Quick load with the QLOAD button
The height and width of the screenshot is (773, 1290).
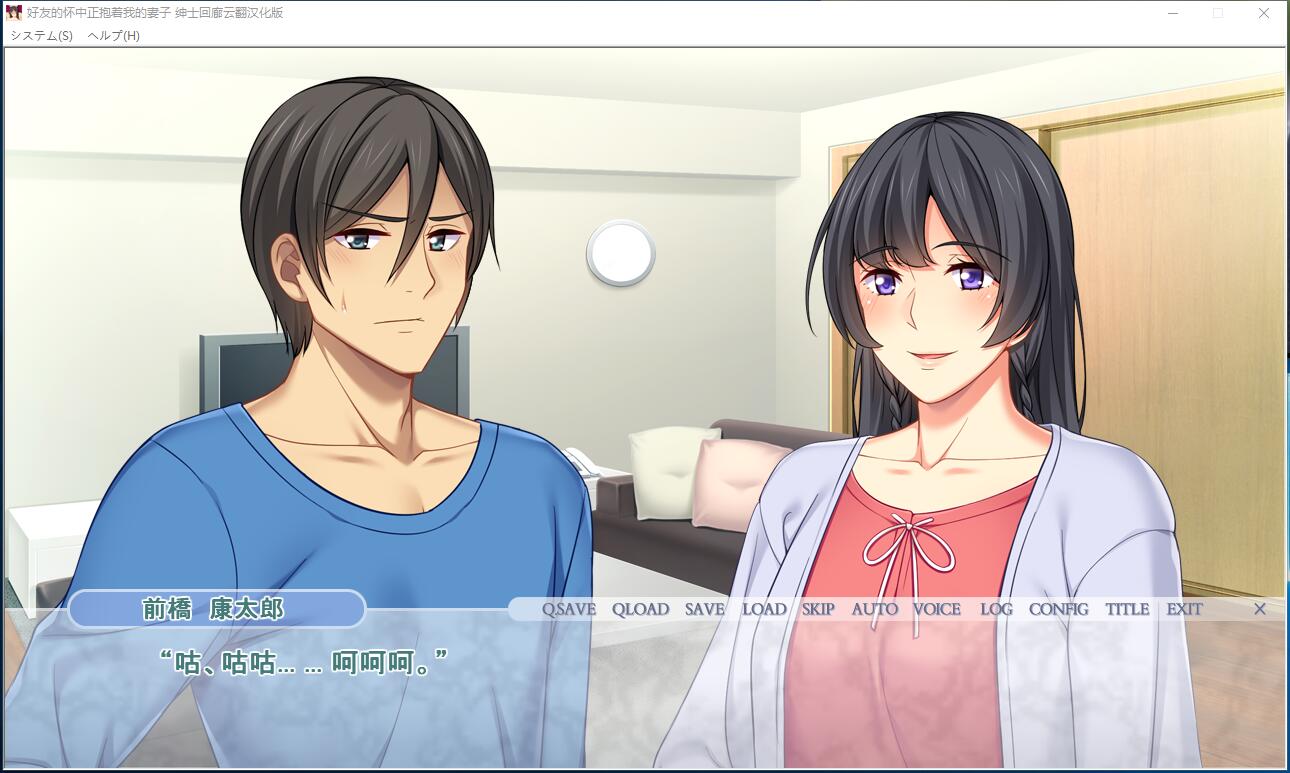[640, 609]
